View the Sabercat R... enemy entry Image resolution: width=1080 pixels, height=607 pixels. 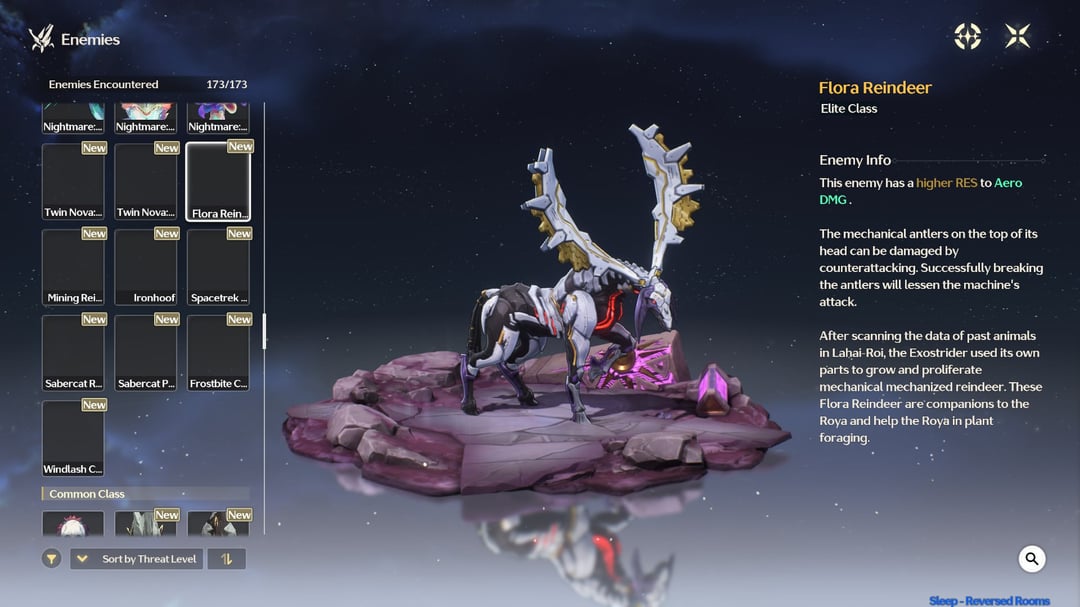coord(73,353)
